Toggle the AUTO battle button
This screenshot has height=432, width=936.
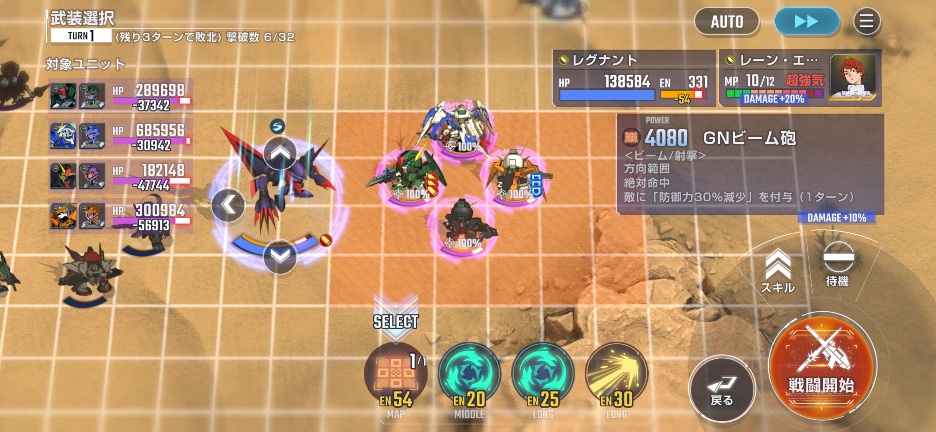pos(727,21)
